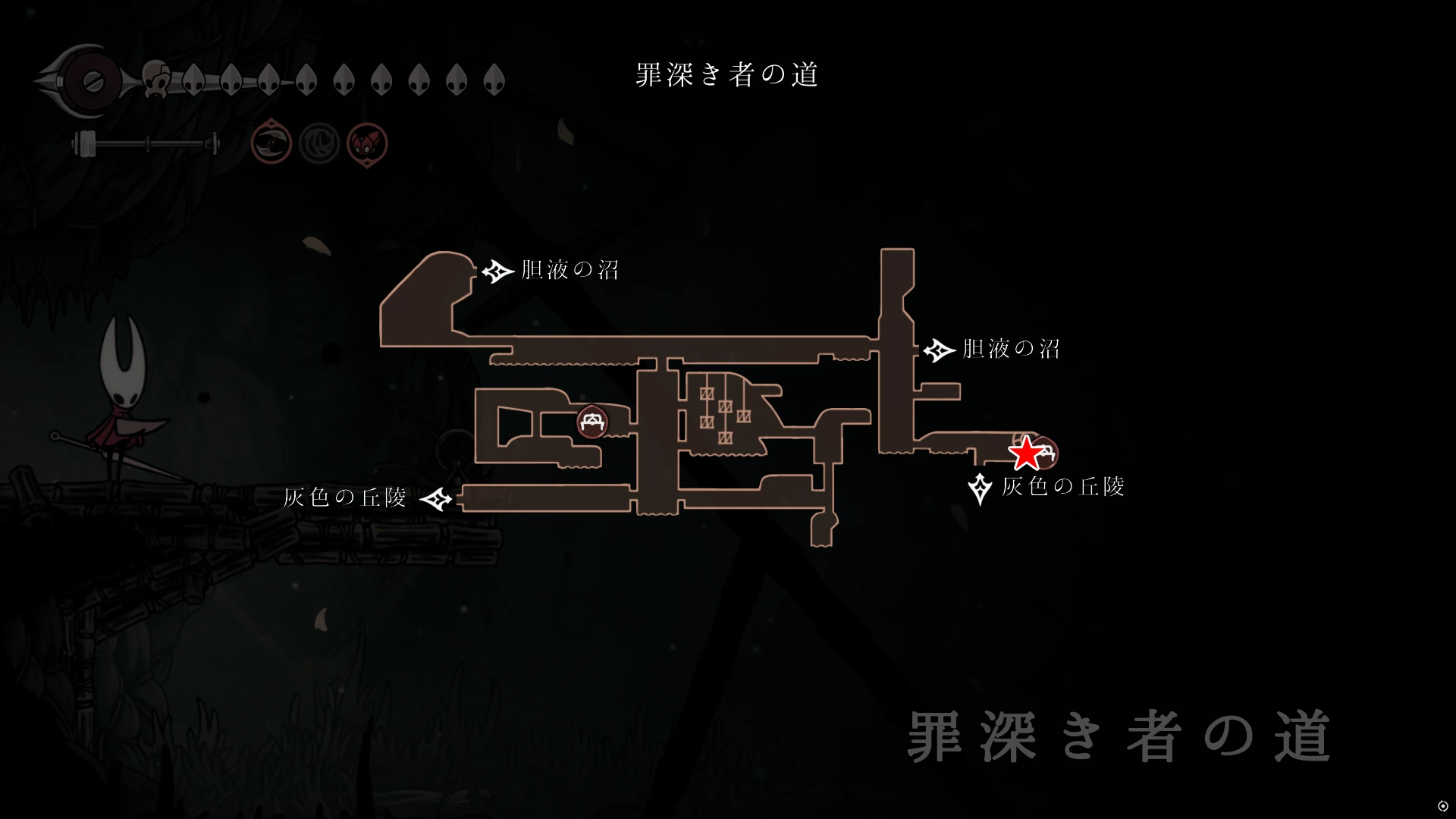Select the 罪深き者の道 map title
This screenshot has width=1456, height=819.
click(x=726, y=74)
